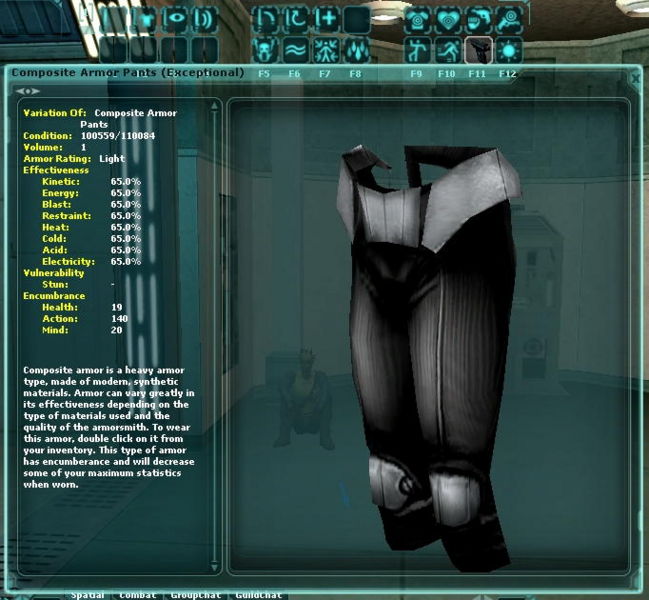Use the running figure toolbar slot
This screenshot has width=649, height=600.
(x=448, y=49)
